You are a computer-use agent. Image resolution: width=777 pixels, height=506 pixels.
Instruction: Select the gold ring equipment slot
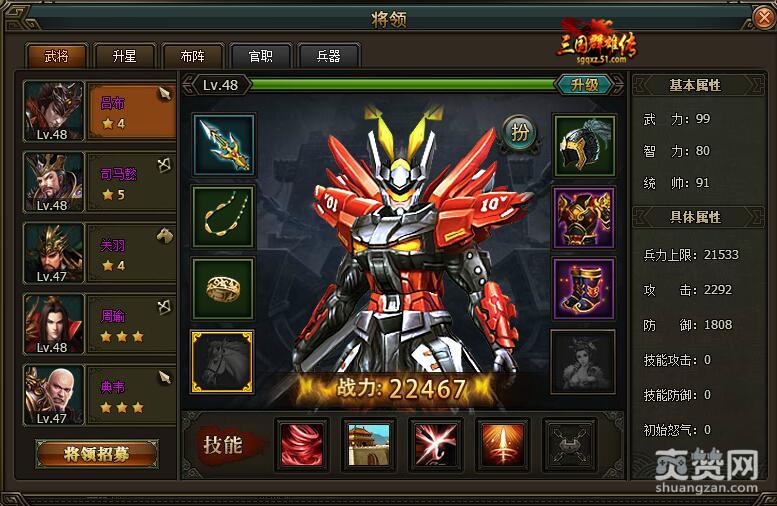point(223,288)
